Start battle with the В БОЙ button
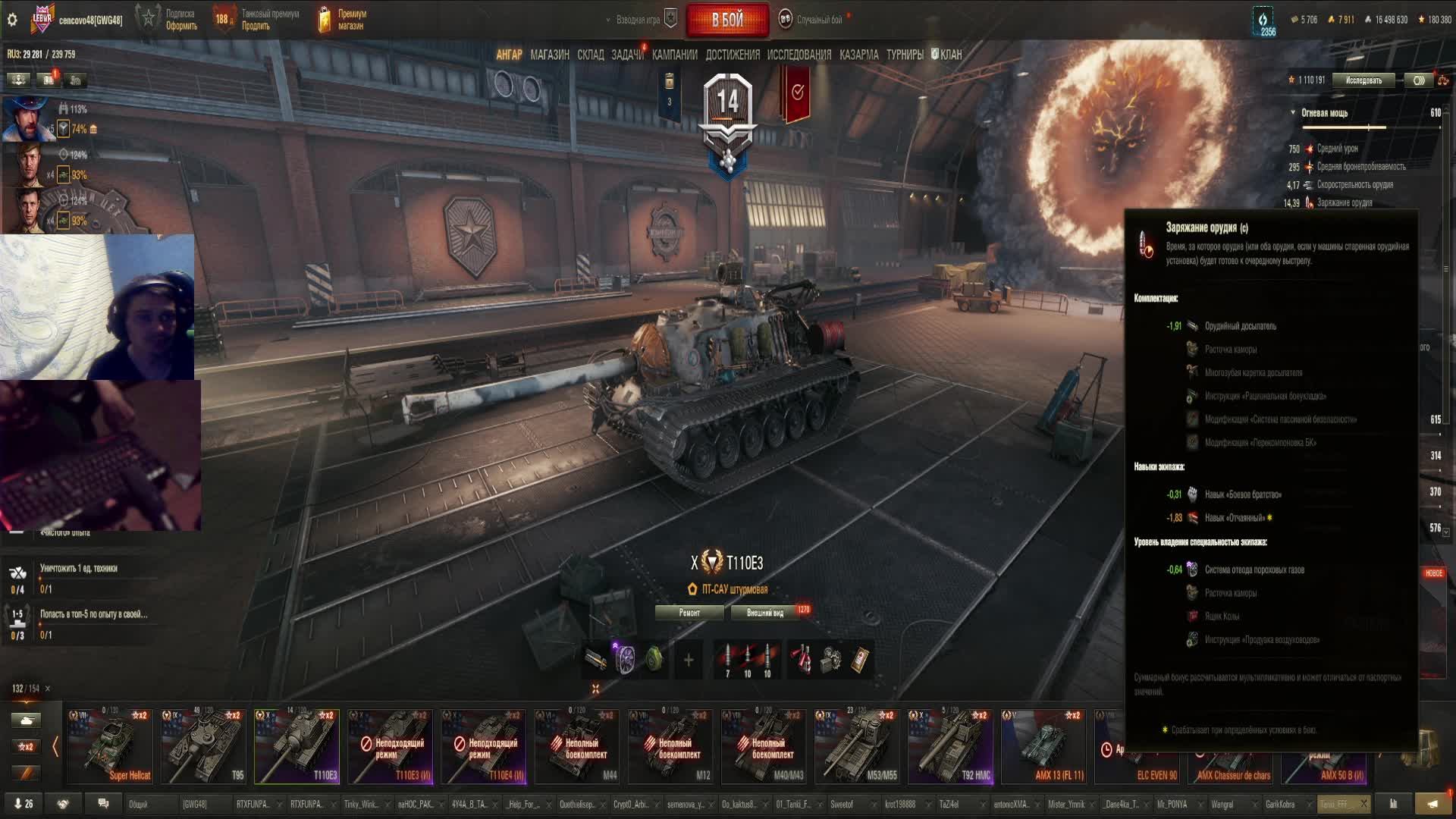 coord(726,20)
